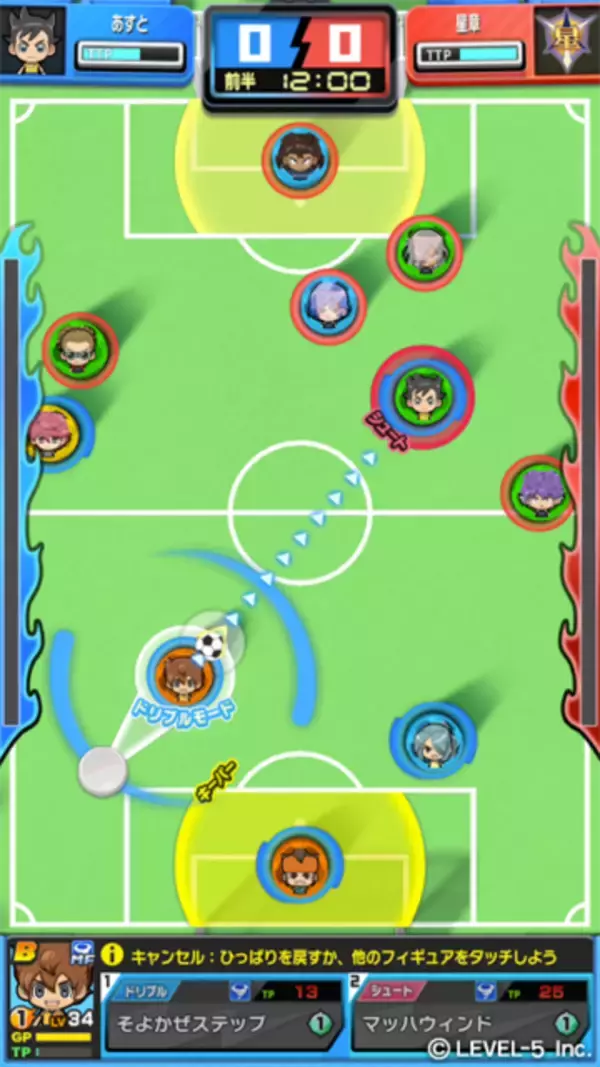Select the opposing goalkeeper figure

[x=300, y=160]
